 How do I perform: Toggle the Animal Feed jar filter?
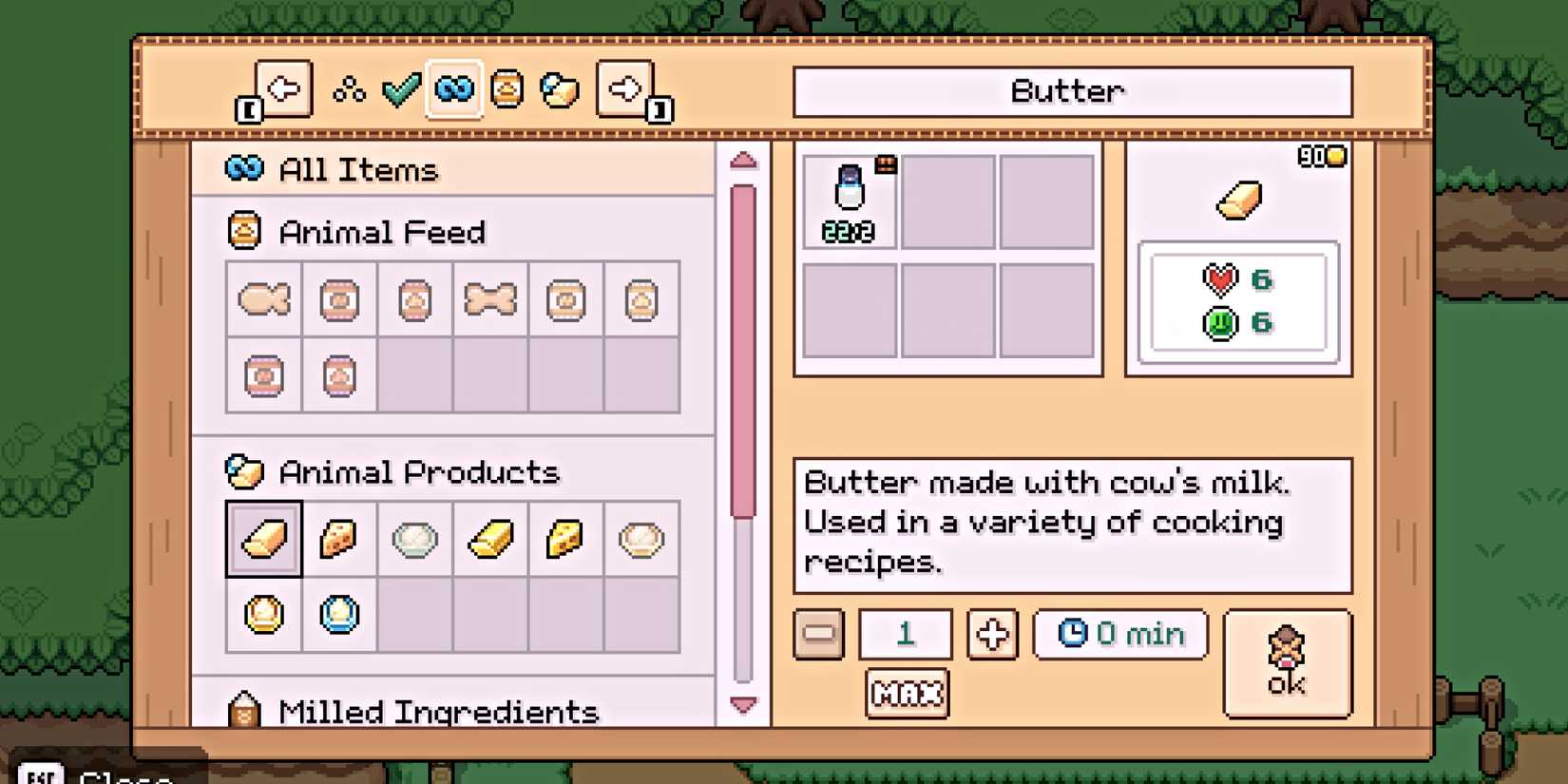point(507,87)
